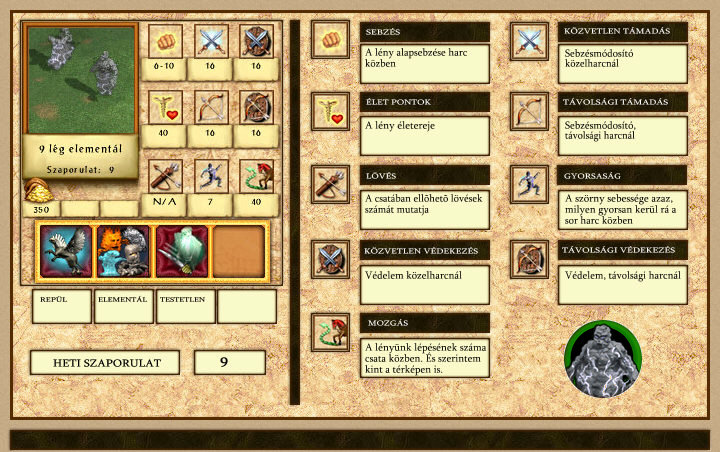Select the quiver shots stat icon
Image resolution: width=720 pixels, height=452 pixels.
pos(165,176)
